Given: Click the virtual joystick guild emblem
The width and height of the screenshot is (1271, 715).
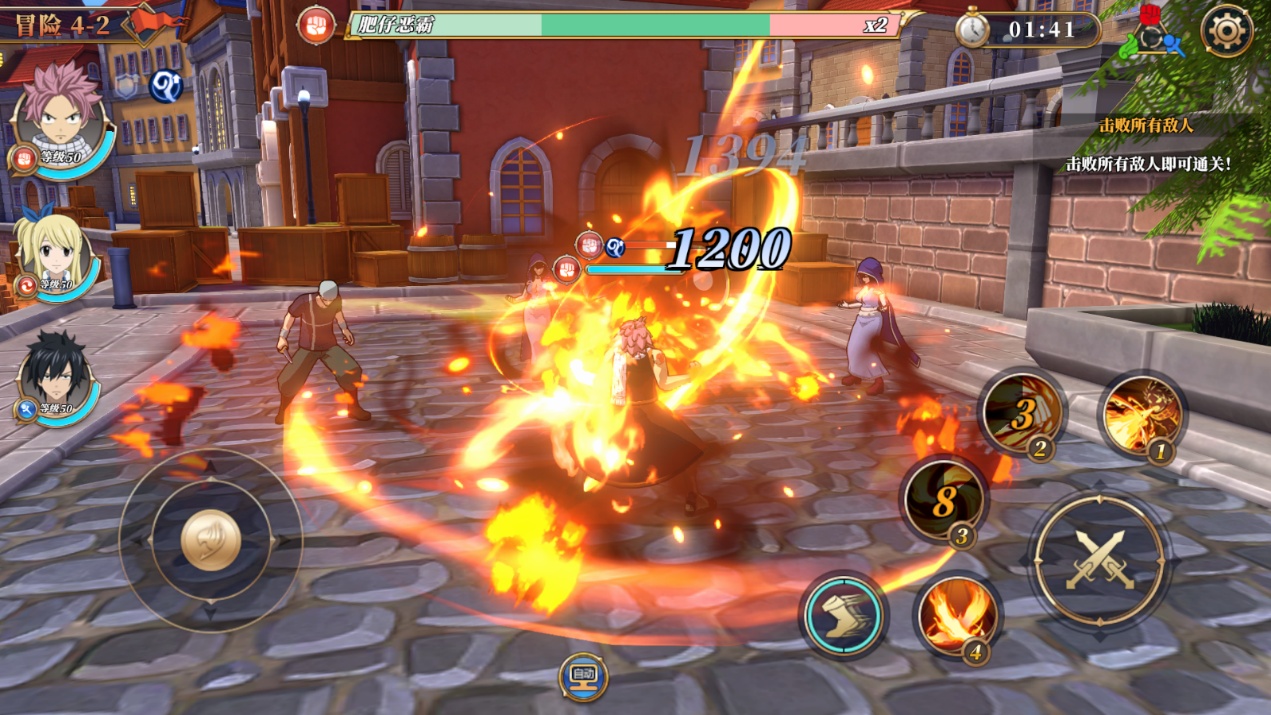Looking at the screenshot, I should click(211, 540).
